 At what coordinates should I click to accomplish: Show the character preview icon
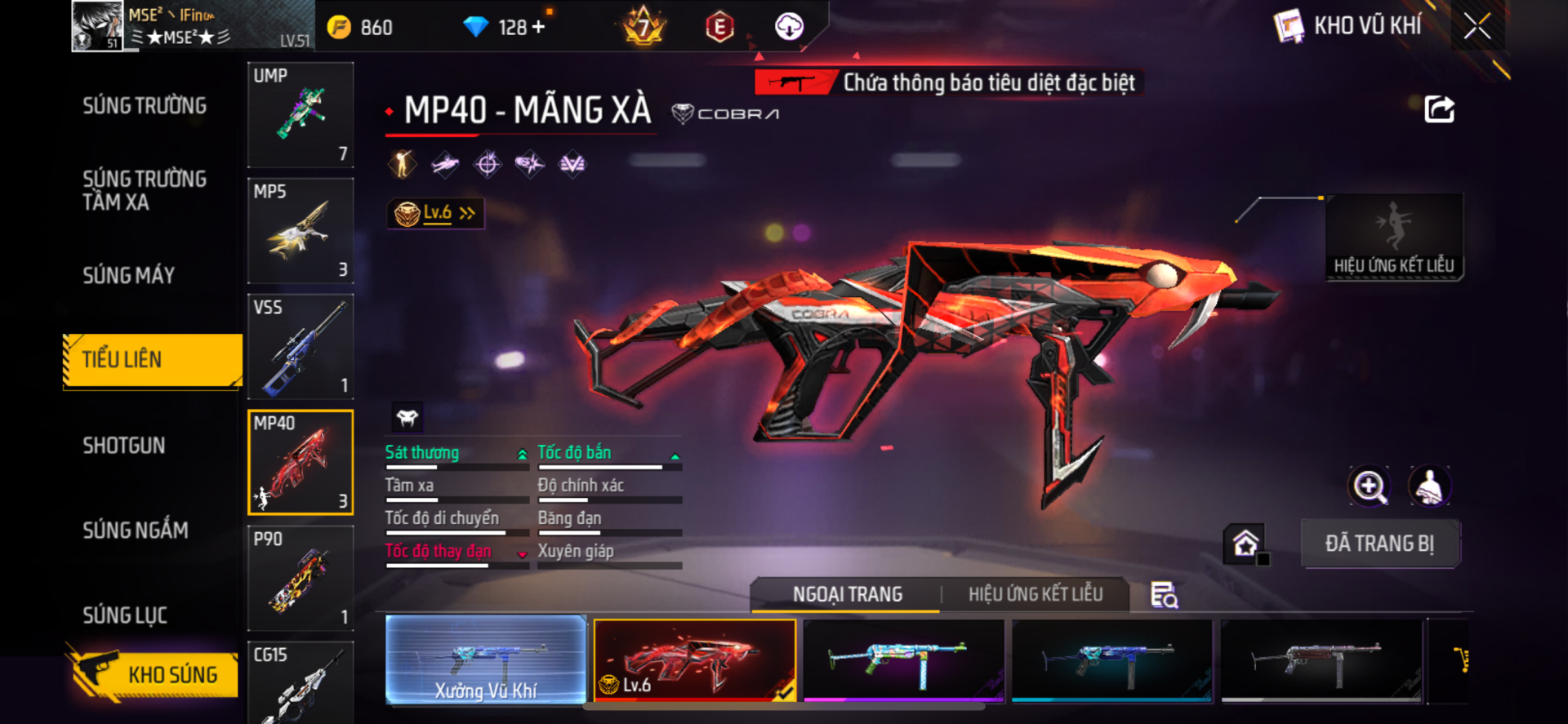tap(1430, 486)
